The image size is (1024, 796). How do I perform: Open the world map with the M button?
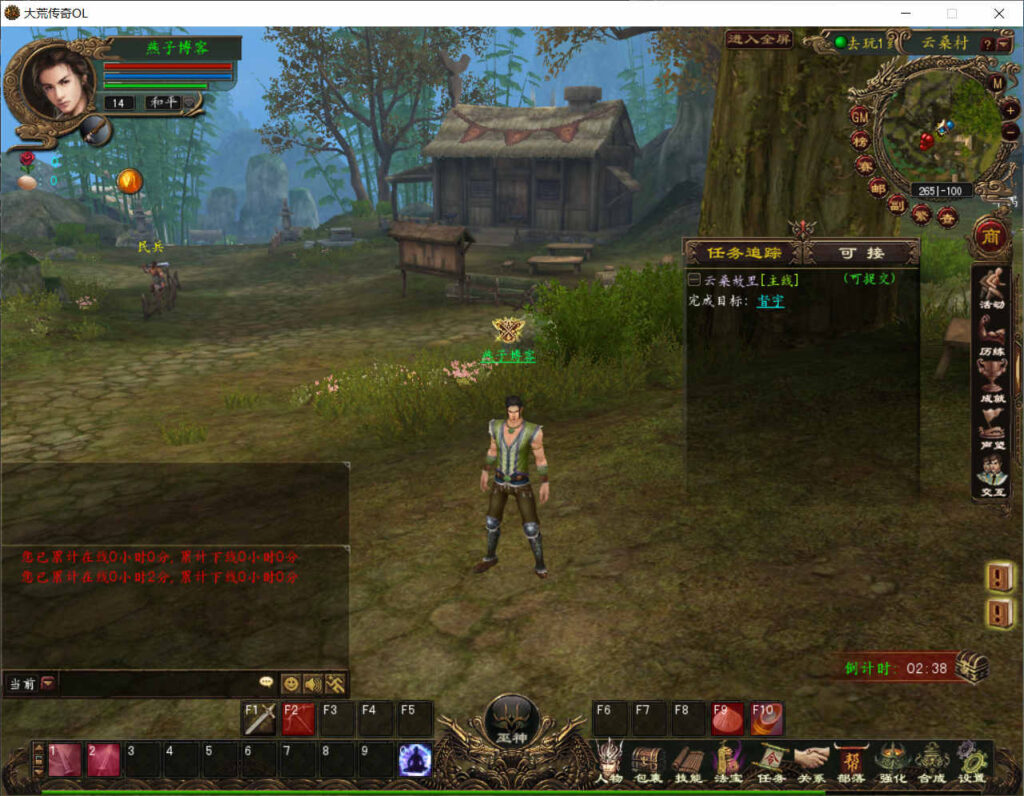point(996,84)
